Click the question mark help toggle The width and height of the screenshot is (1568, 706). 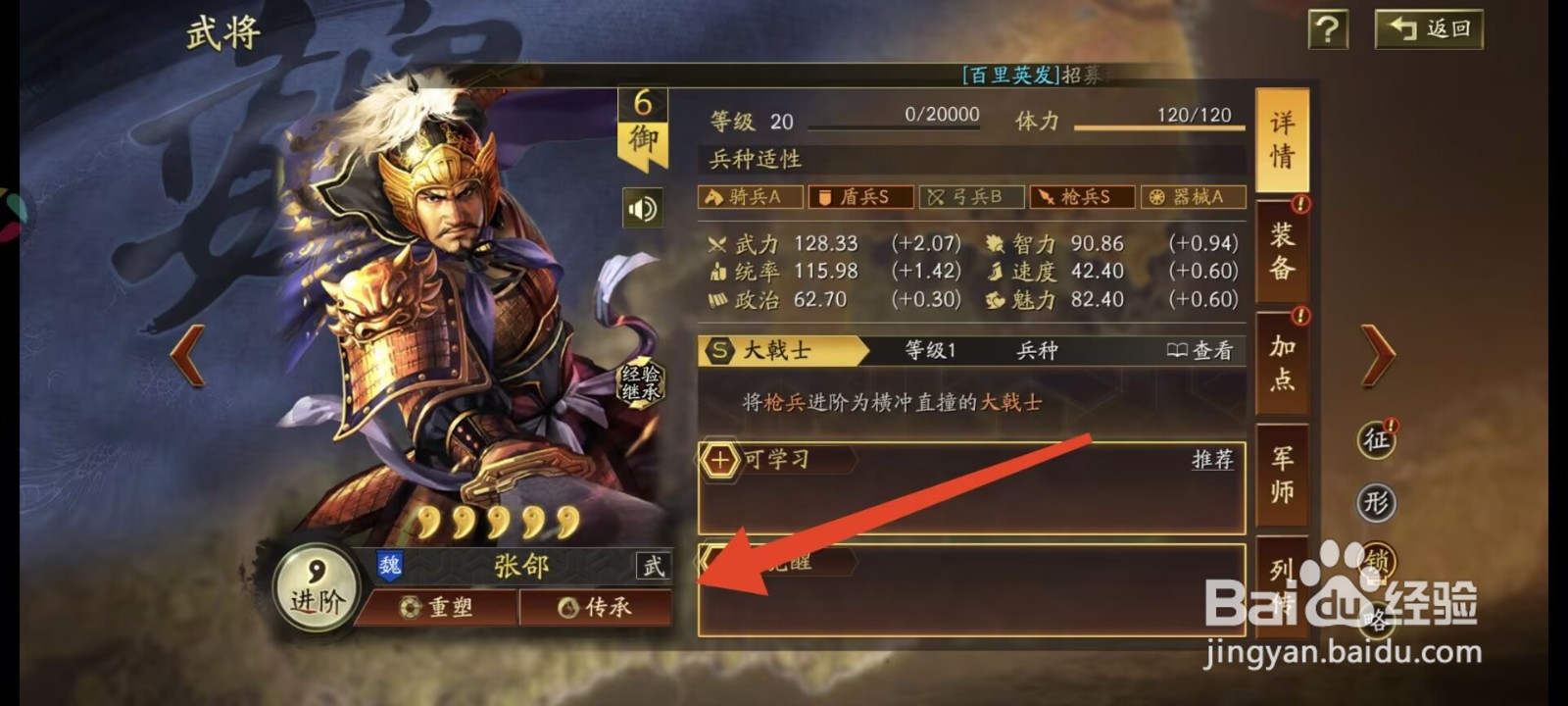click(1327, 29)
